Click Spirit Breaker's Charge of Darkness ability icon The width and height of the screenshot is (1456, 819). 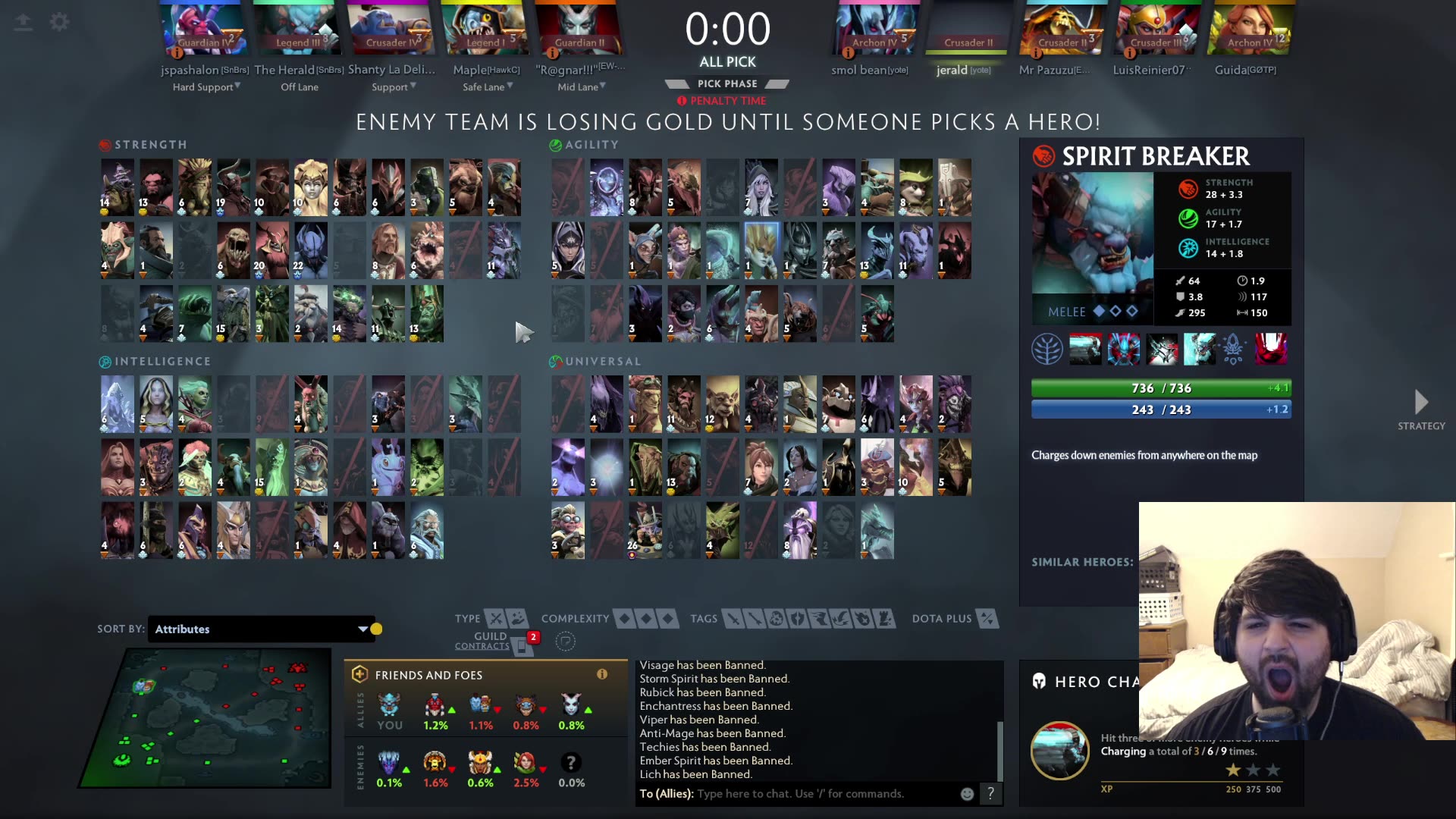(1086, 349)
